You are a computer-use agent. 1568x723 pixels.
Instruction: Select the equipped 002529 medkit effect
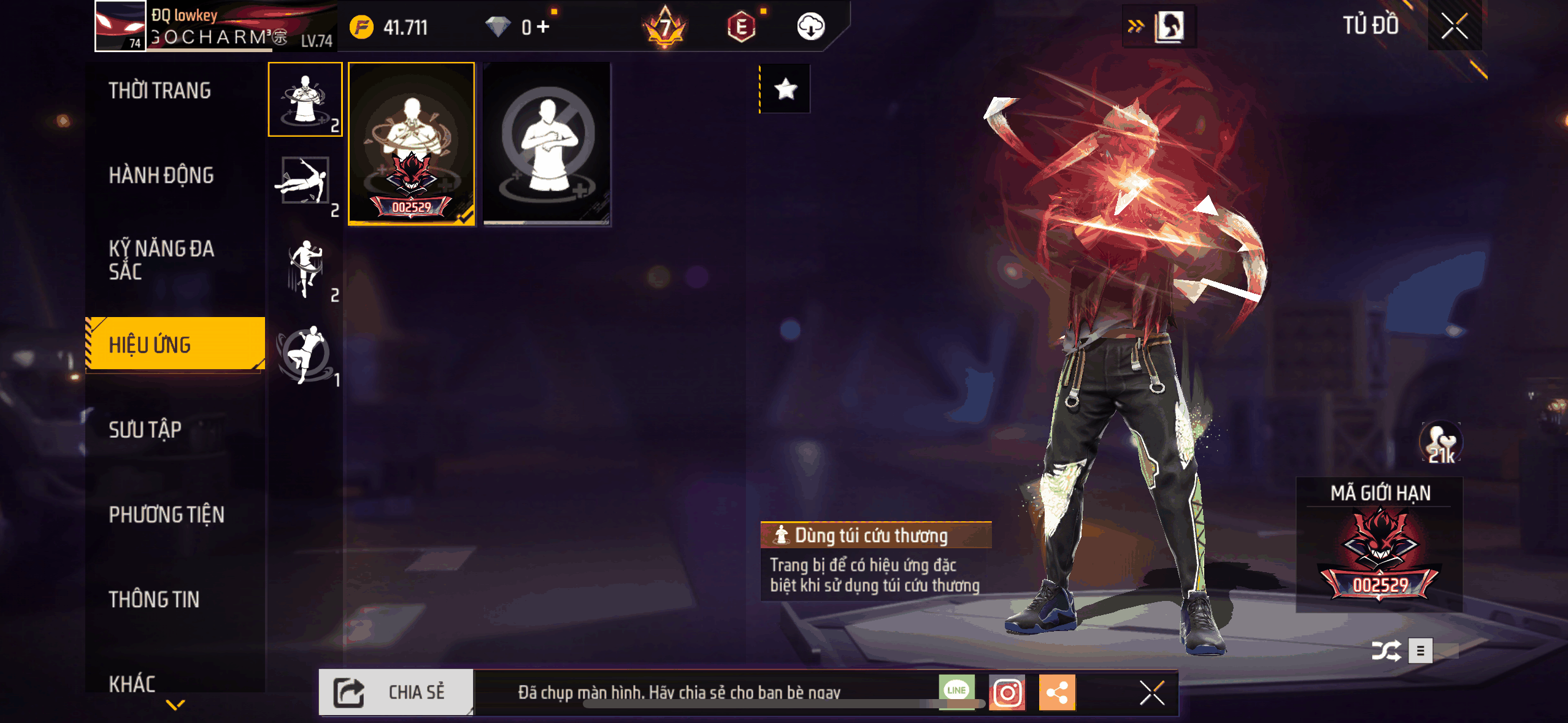(412, 144)
